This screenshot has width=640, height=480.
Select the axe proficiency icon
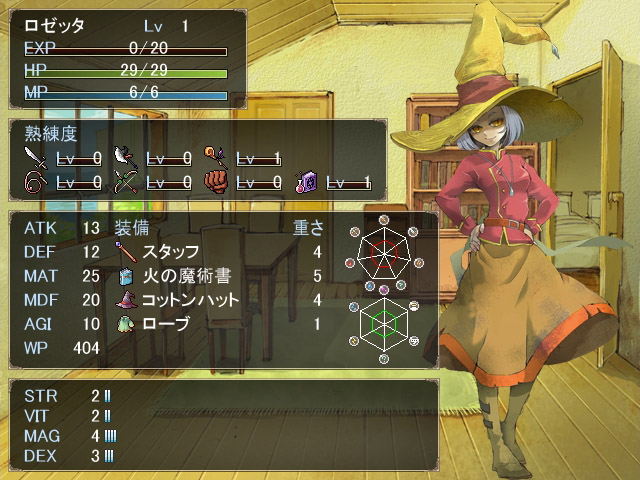coord(125,158)
